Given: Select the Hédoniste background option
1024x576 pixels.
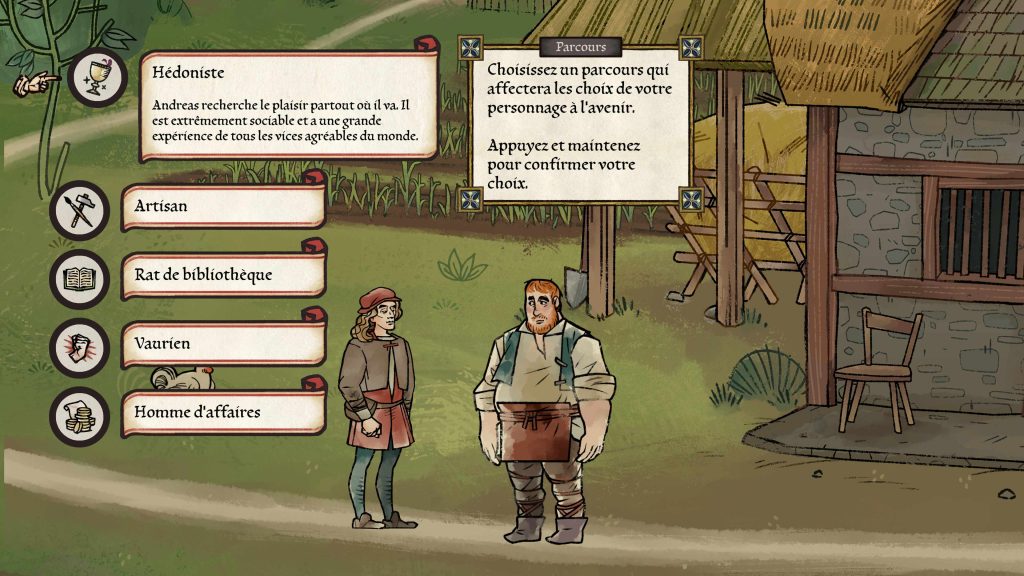Looking at the screenshot, I should pyautogui.click(x=288, y=105).
